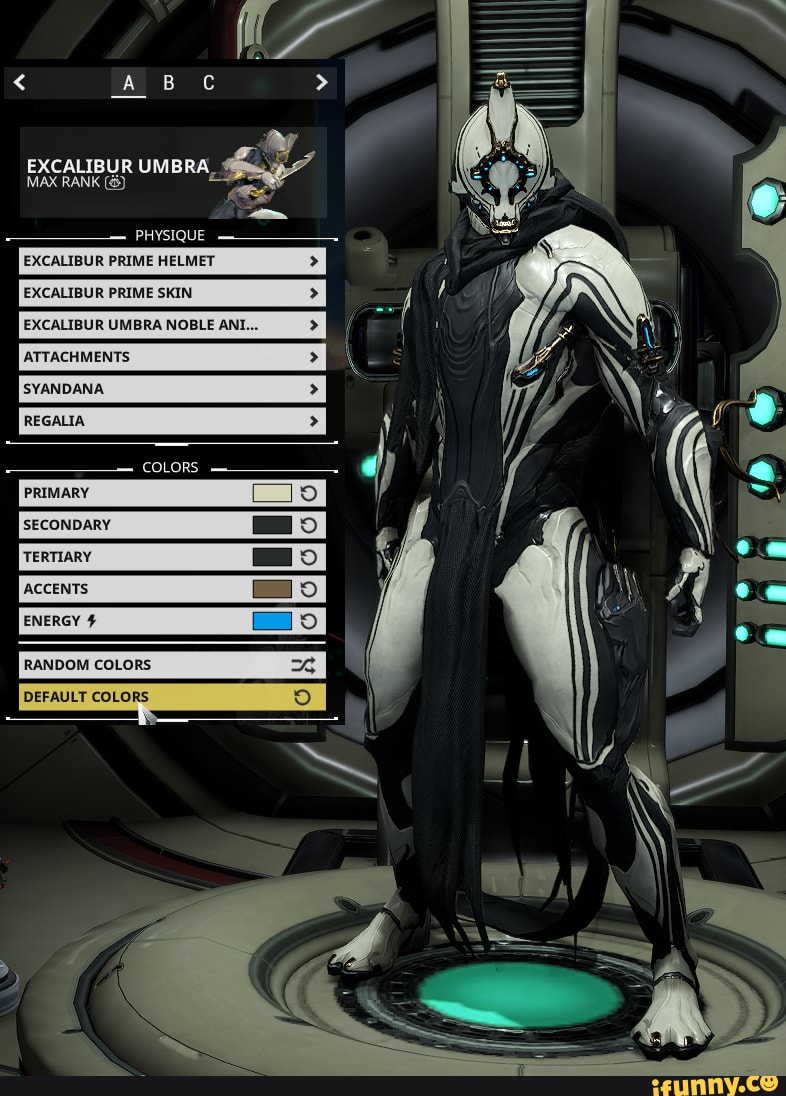The width and height of the screenshot is (786, 1096).
Task: Open the Excalibur Prime Skin option
Action: tap(172, 293)
